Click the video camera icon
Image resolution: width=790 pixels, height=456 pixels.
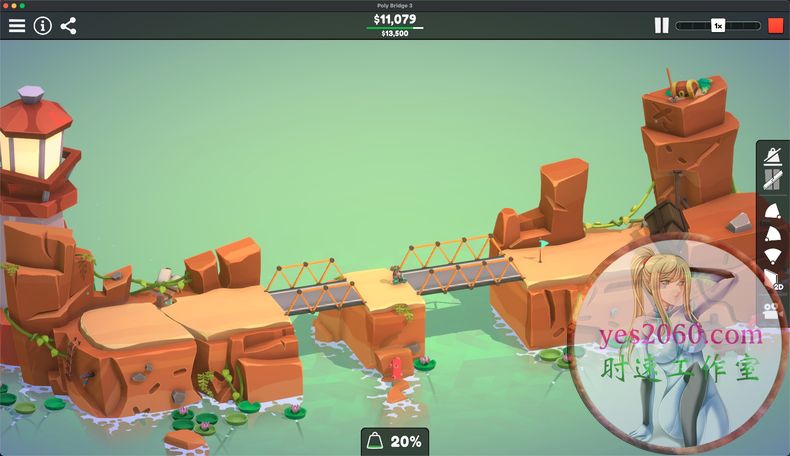click(x=773, y=307)
